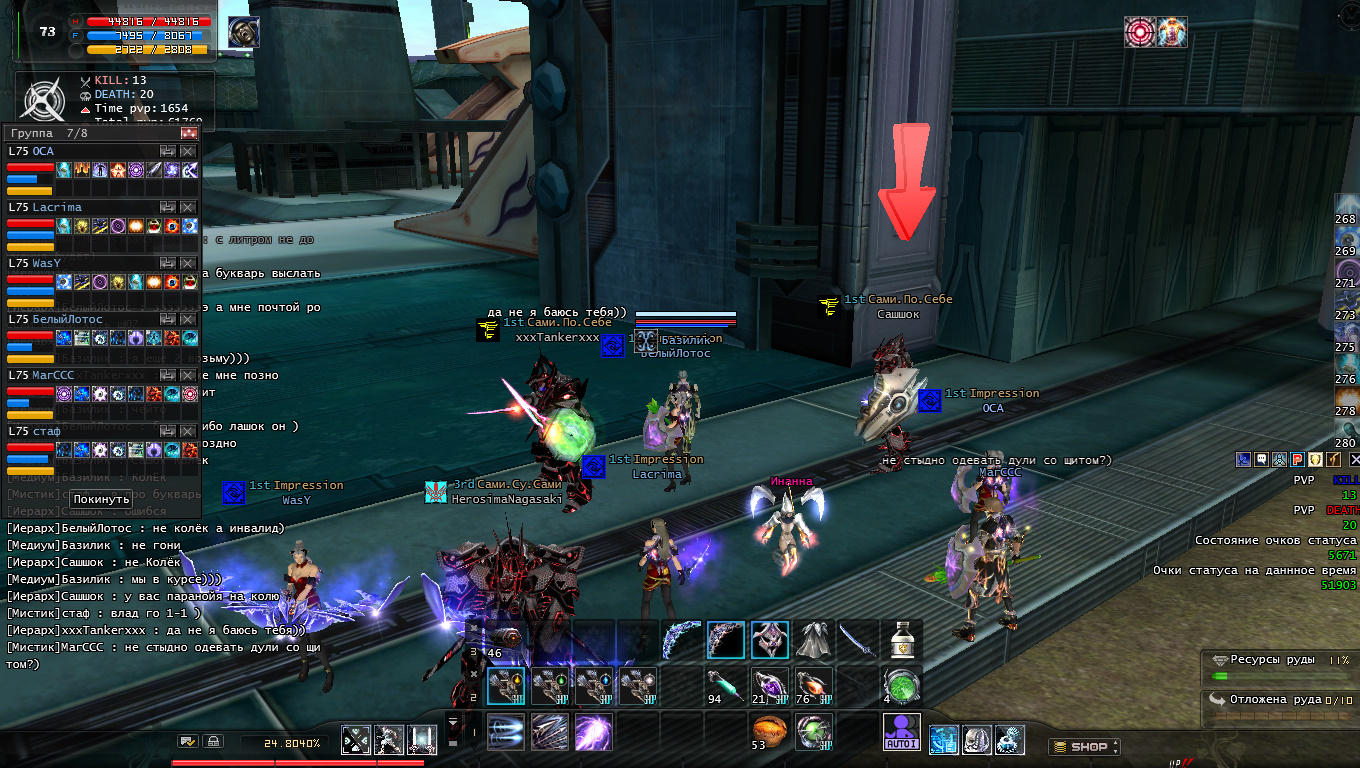Select party member Lacrima in the group list
Viewport: 1360px width, 768px height.
pos(55,207)
